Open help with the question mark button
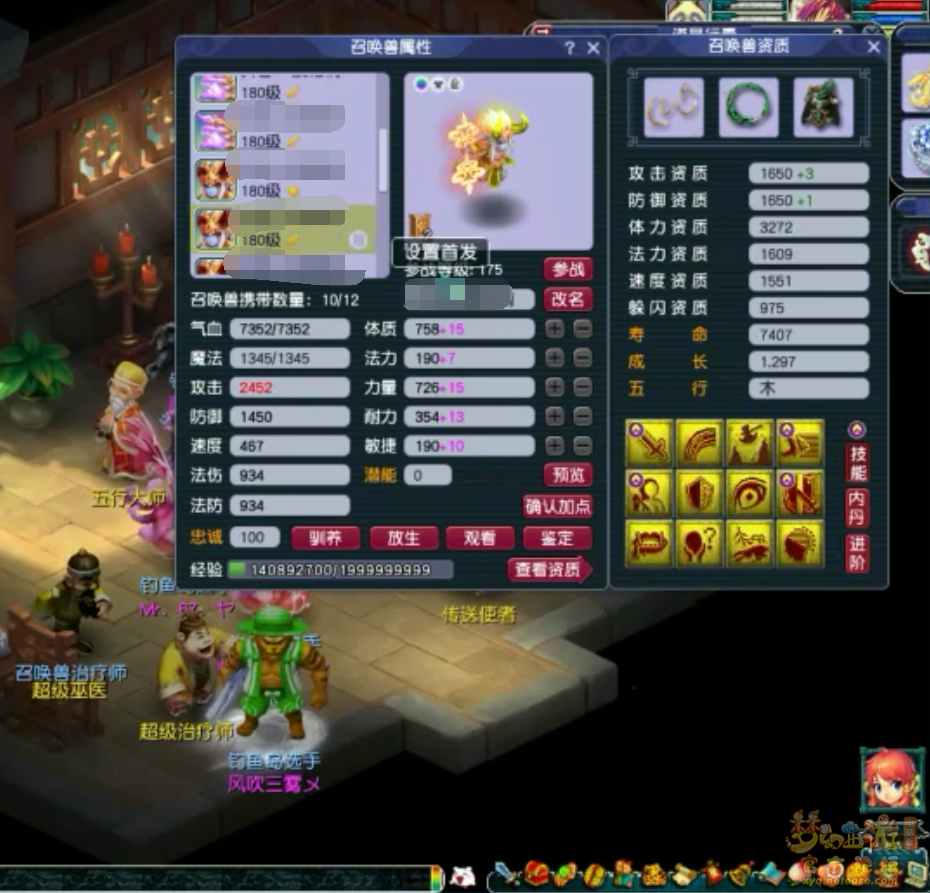Image resolution: width=930 pixels, height=893 pixels. pyautogui.click(x=570, y=48)
